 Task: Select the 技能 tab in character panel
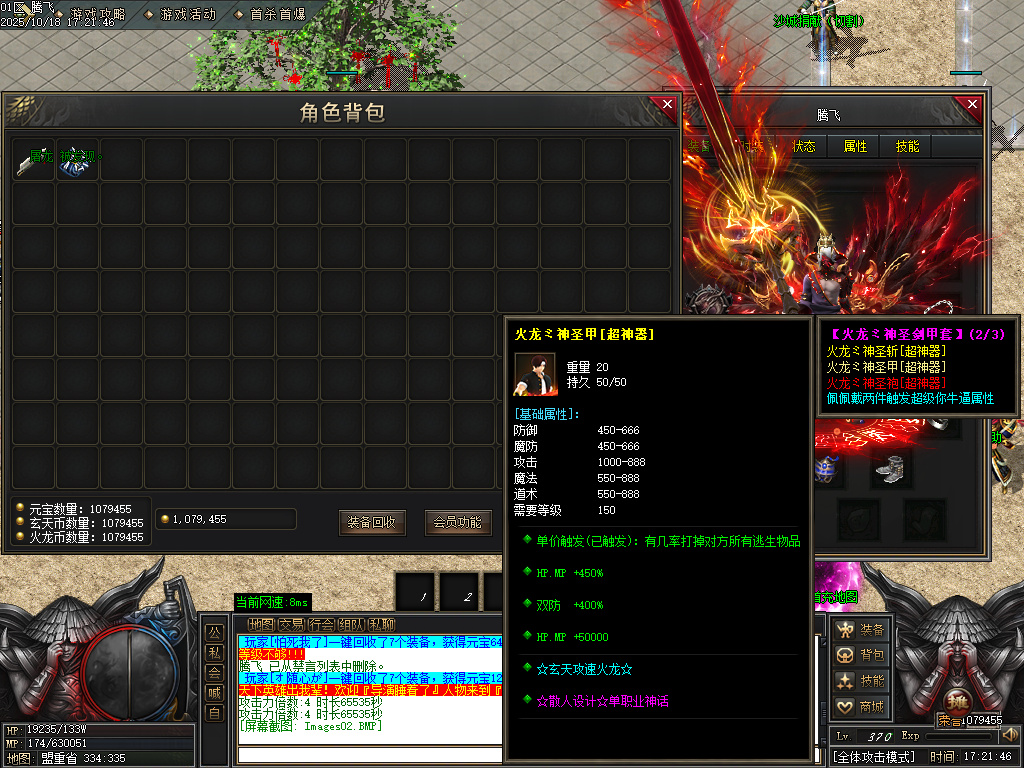[908, 146]
